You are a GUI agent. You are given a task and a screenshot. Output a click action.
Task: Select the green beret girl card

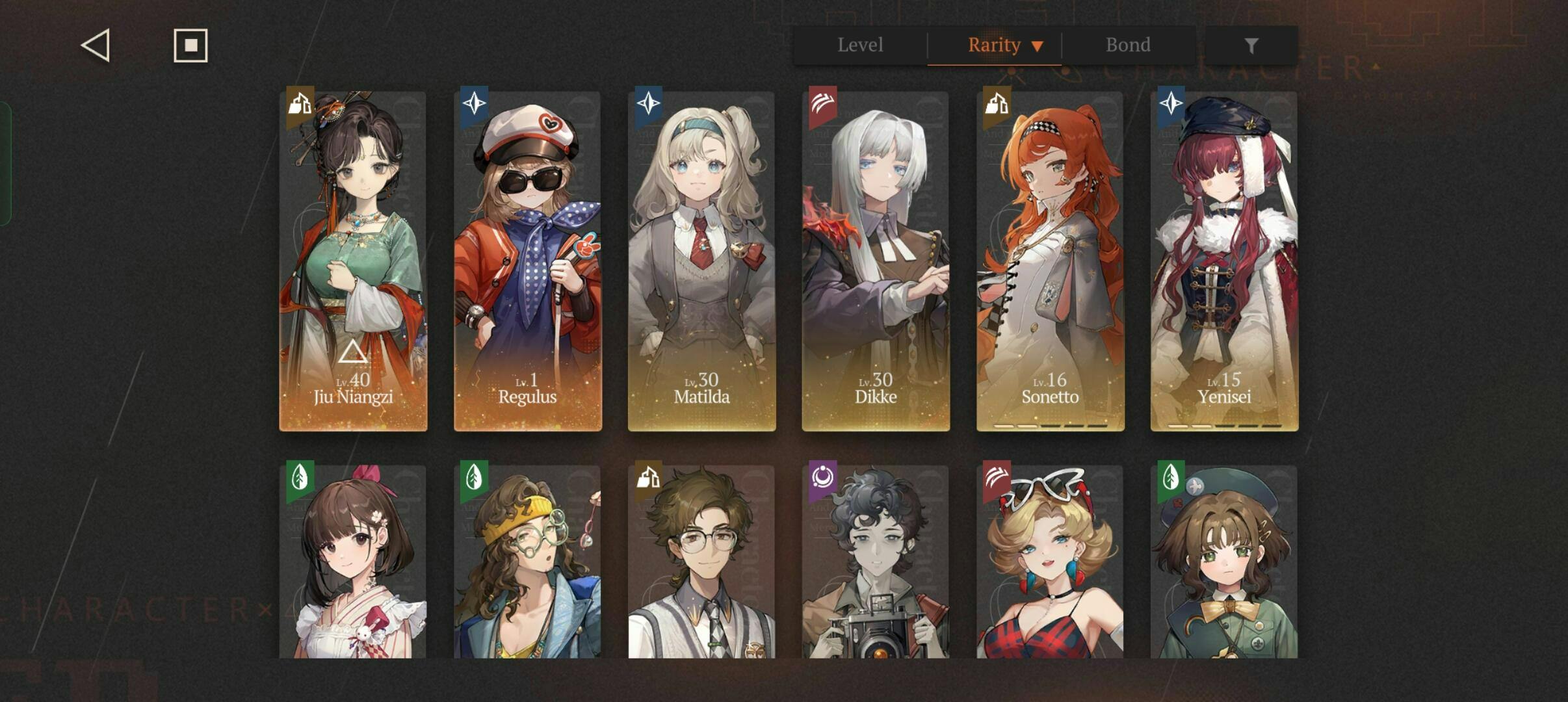click(1224, 562)
